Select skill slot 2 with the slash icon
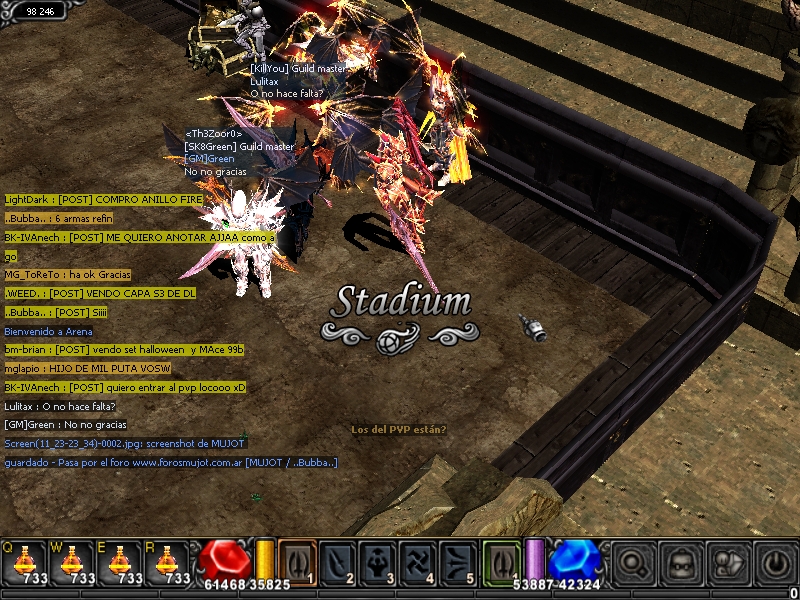The width and height of the screenshot is (800, 600). [338, 562]
